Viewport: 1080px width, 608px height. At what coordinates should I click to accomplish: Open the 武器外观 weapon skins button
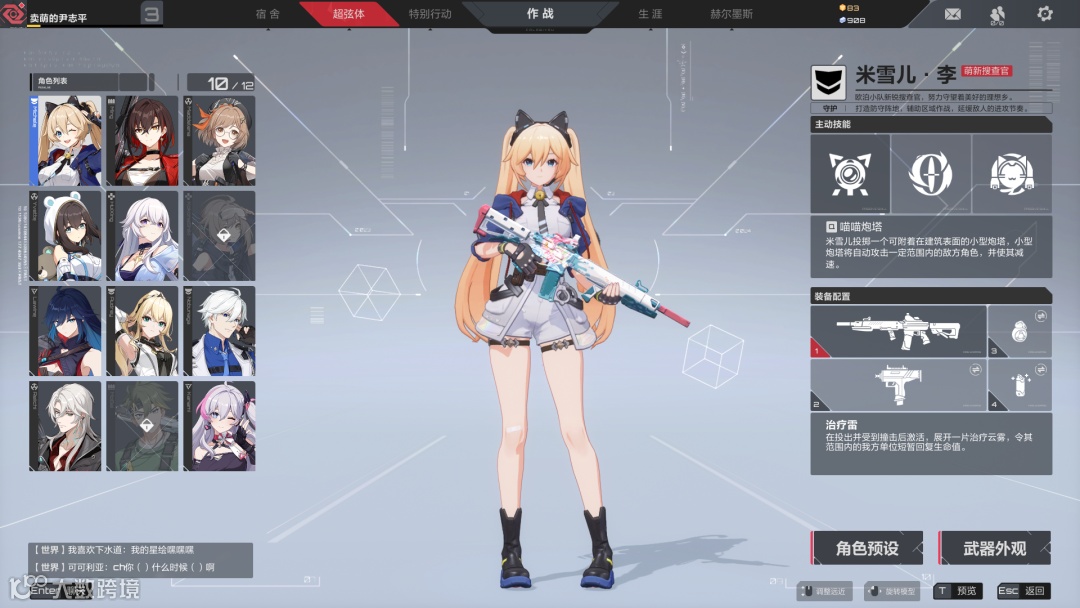(x=995, y=548)
